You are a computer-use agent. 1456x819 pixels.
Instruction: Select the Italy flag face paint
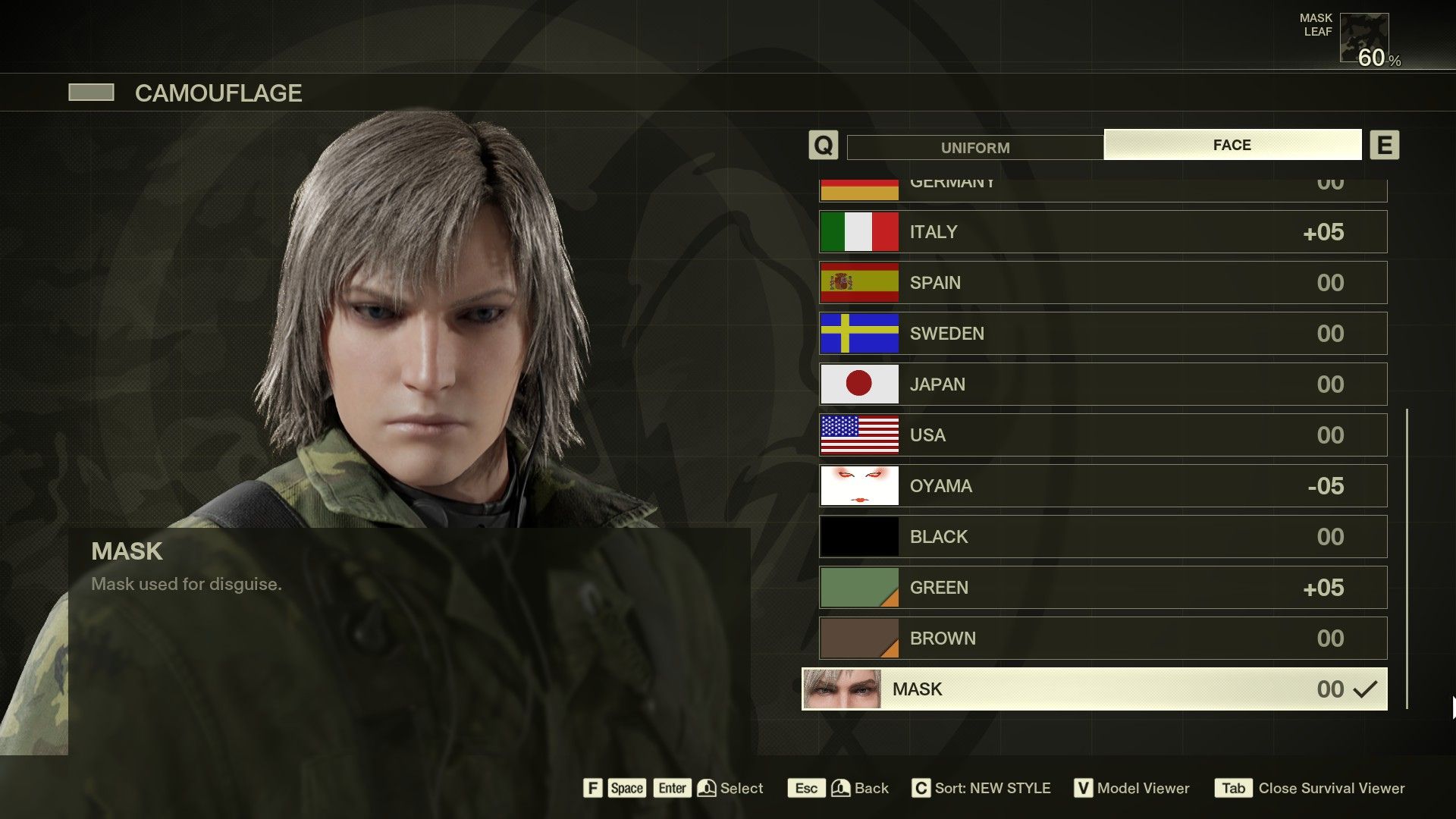(x=858, y=232)
